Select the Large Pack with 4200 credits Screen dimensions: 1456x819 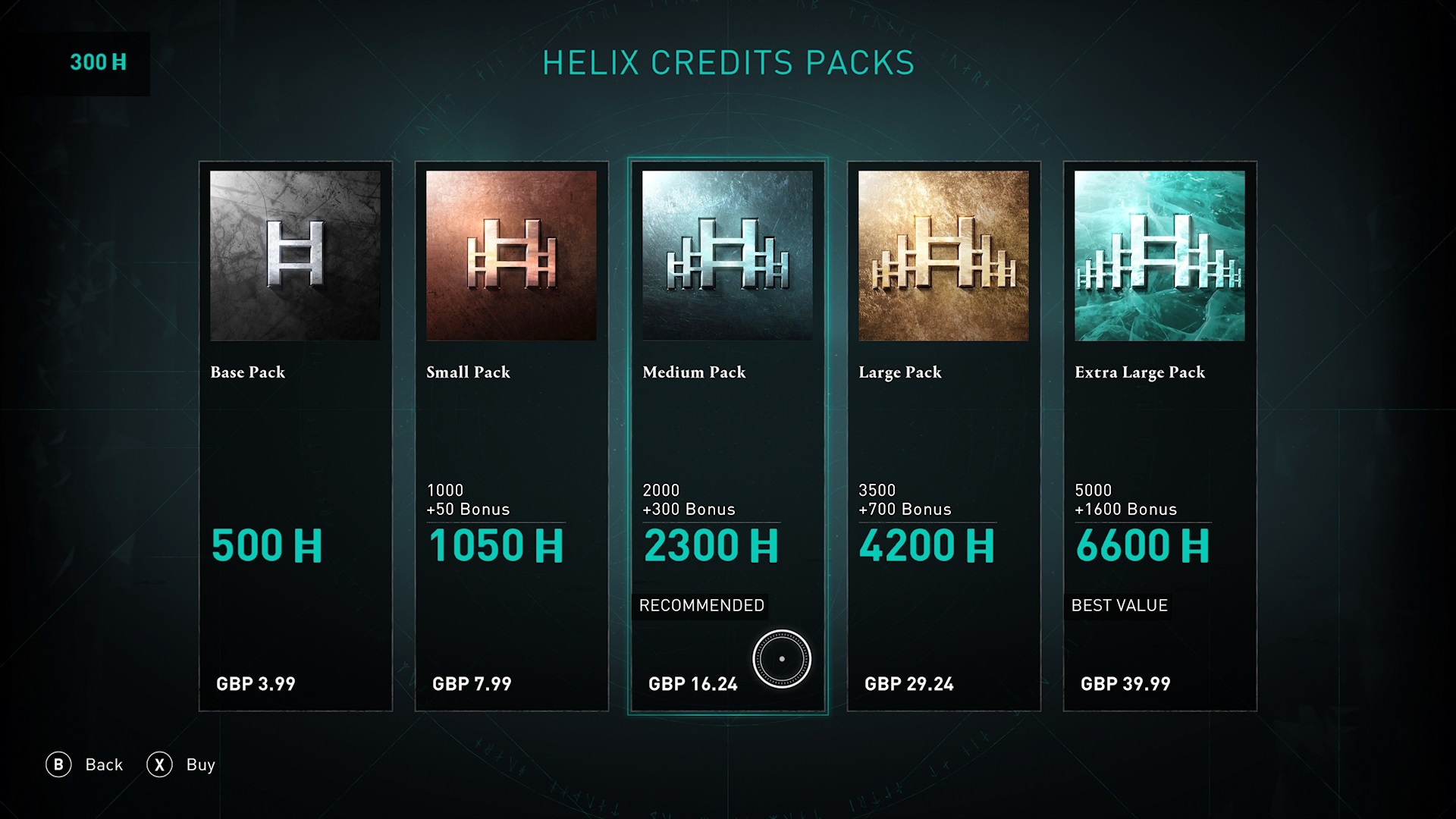943,436
